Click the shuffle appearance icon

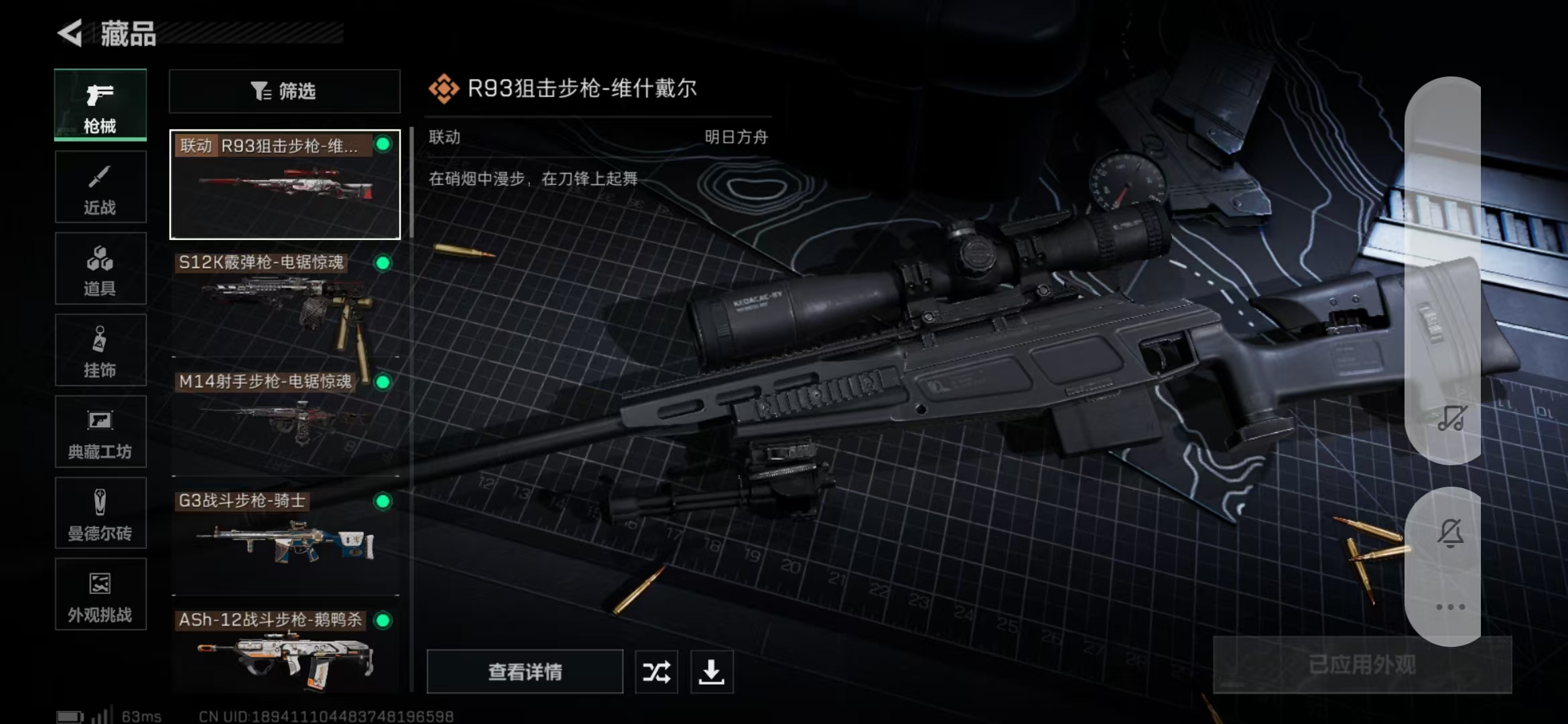656,671
